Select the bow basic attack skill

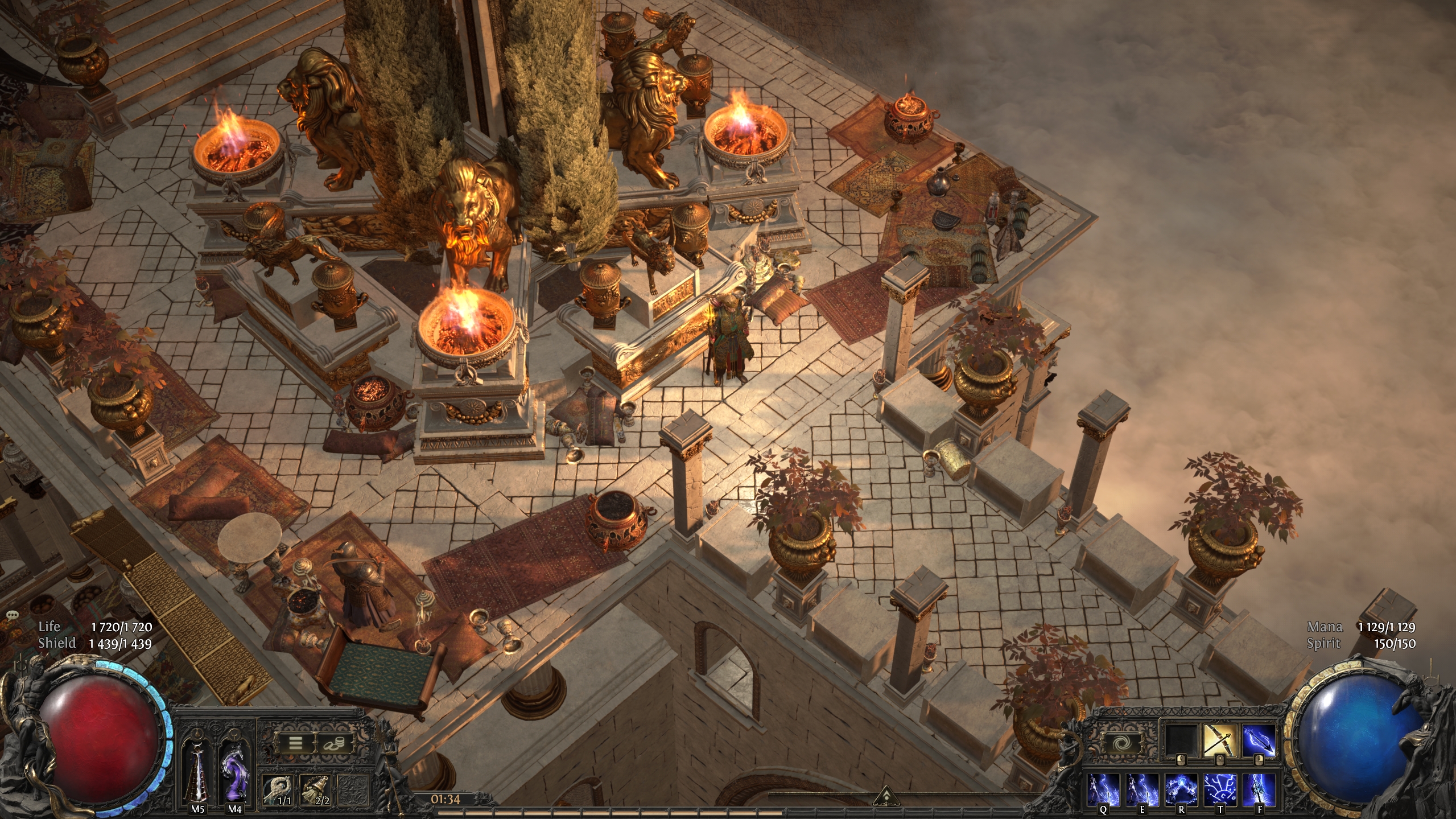1220,742
